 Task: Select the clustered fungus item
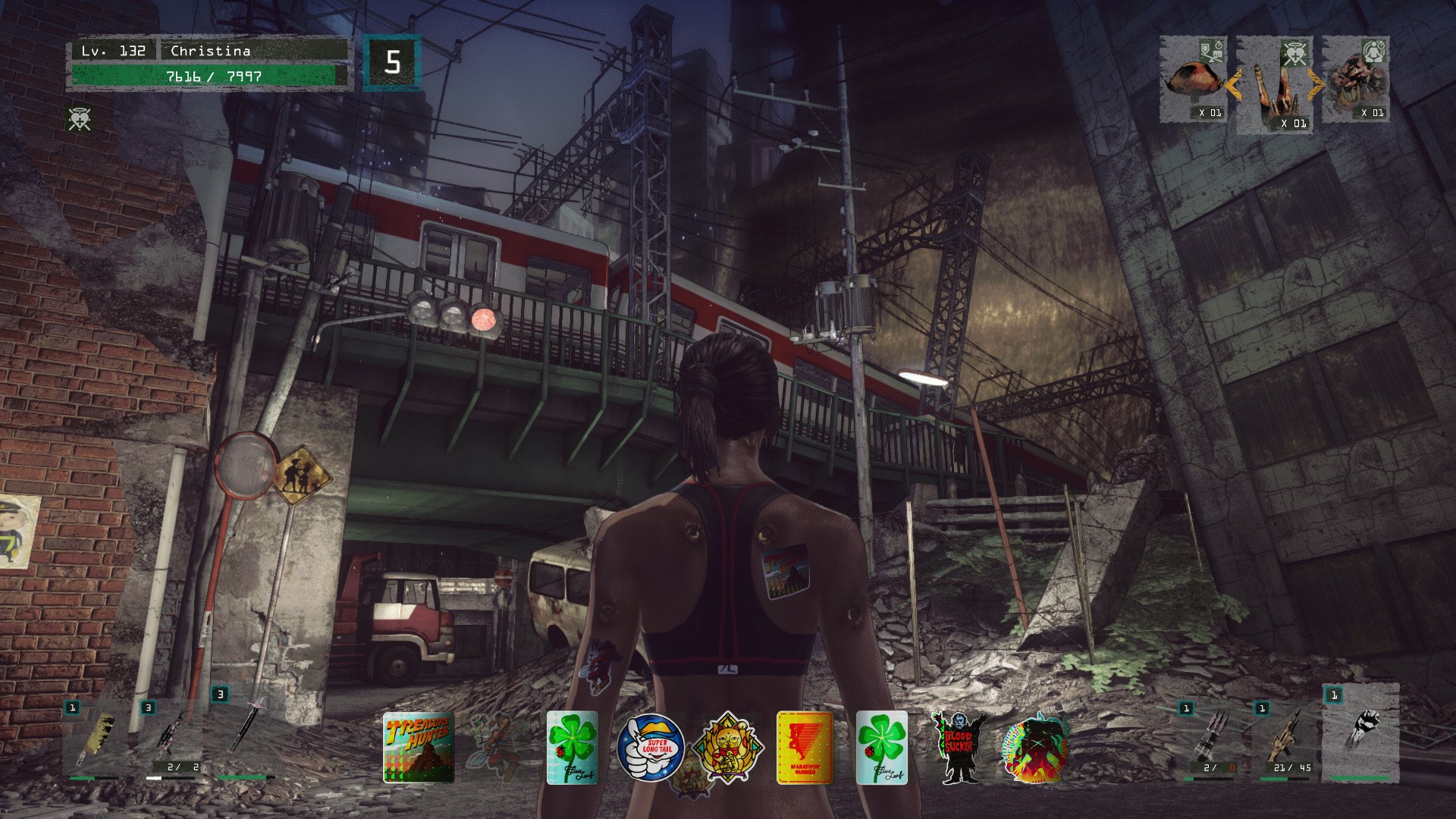point(1356,80)
